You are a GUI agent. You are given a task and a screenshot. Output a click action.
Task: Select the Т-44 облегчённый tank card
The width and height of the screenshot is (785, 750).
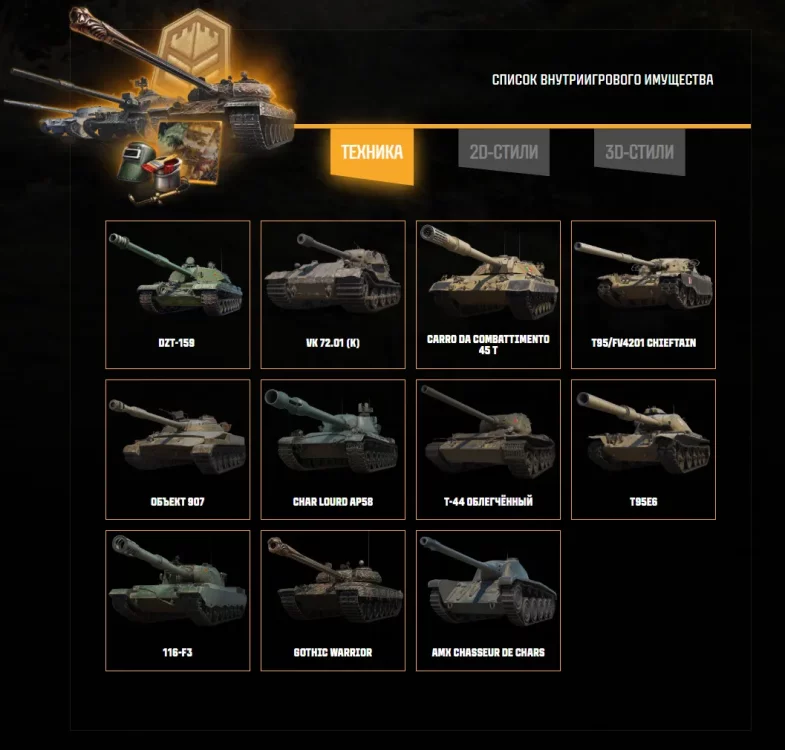(488, 449)
